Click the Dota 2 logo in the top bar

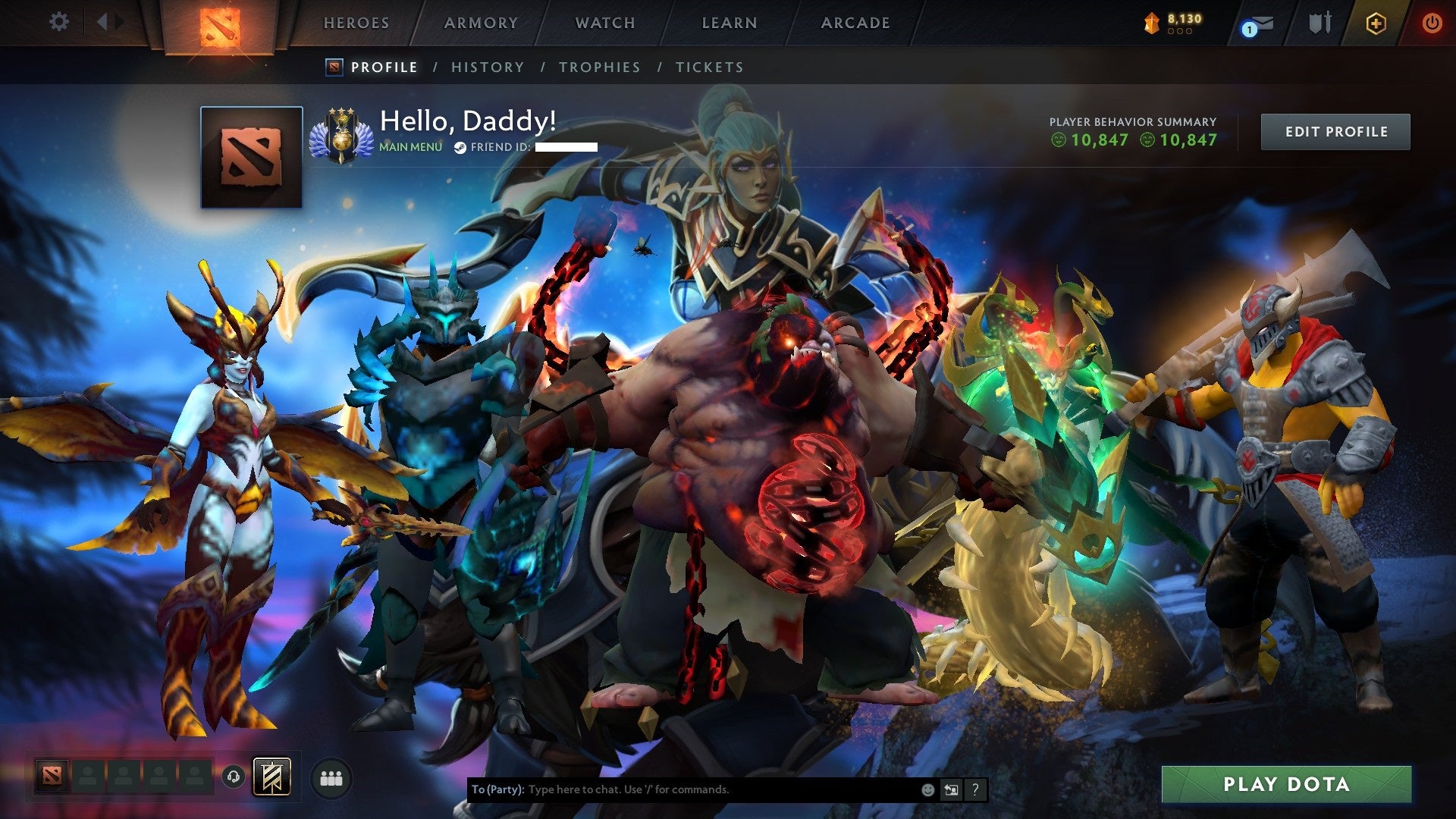[x=221, y=23]
